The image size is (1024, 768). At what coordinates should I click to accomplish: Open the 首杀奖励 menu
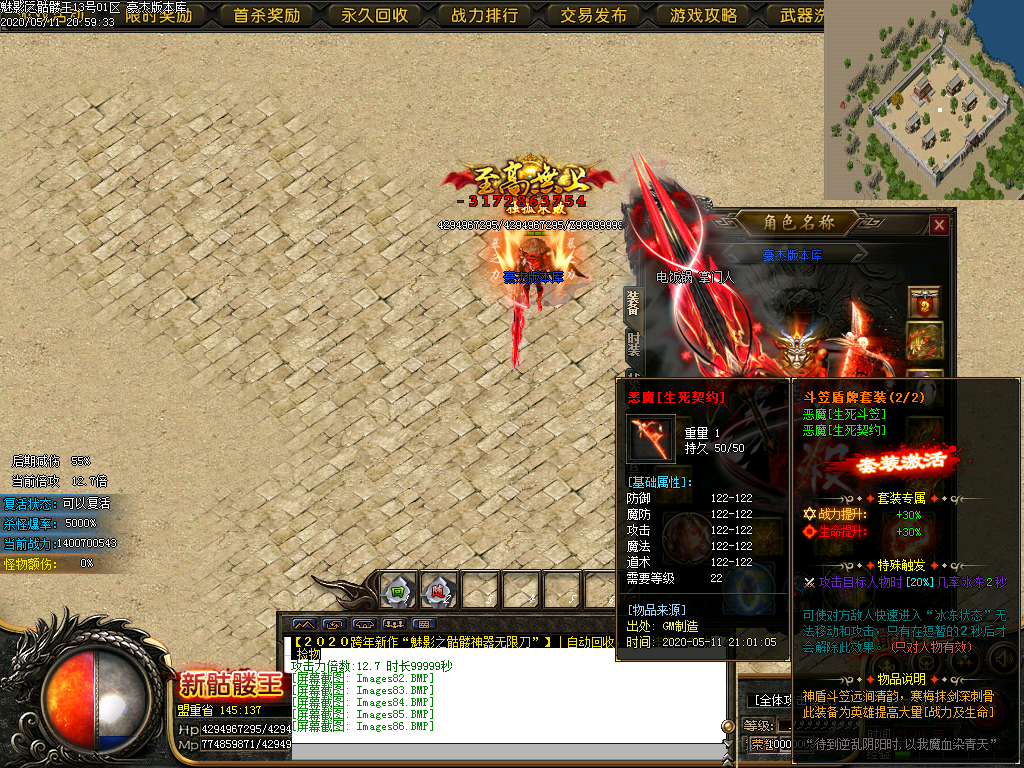(x=266, y=15)
